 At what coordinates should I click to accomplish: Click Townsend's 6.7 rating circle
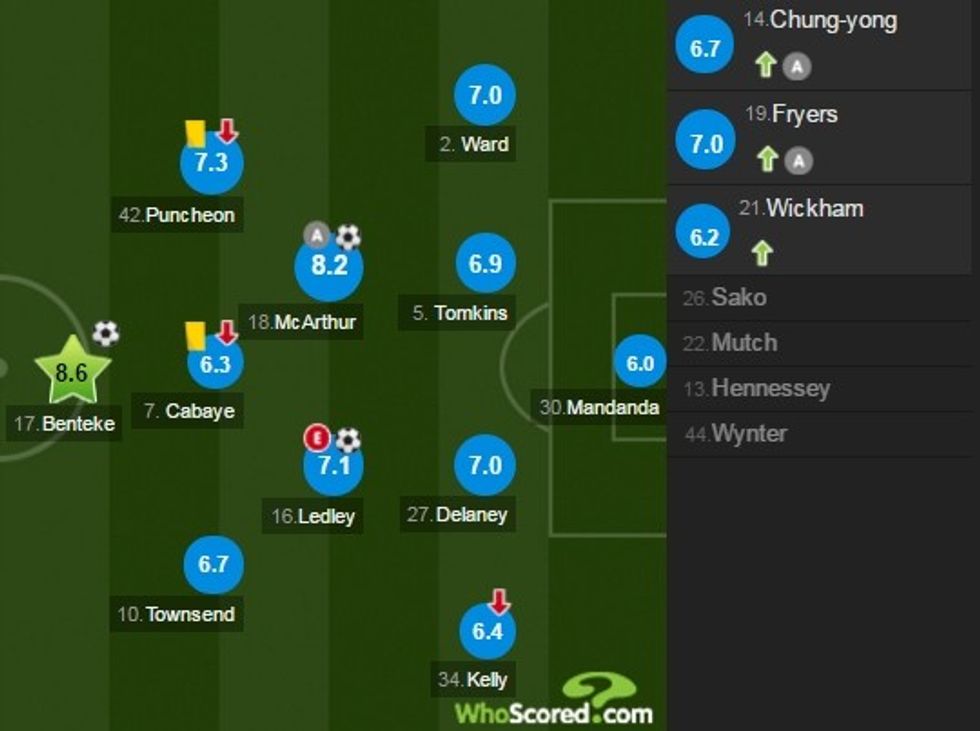pos(214,564)
